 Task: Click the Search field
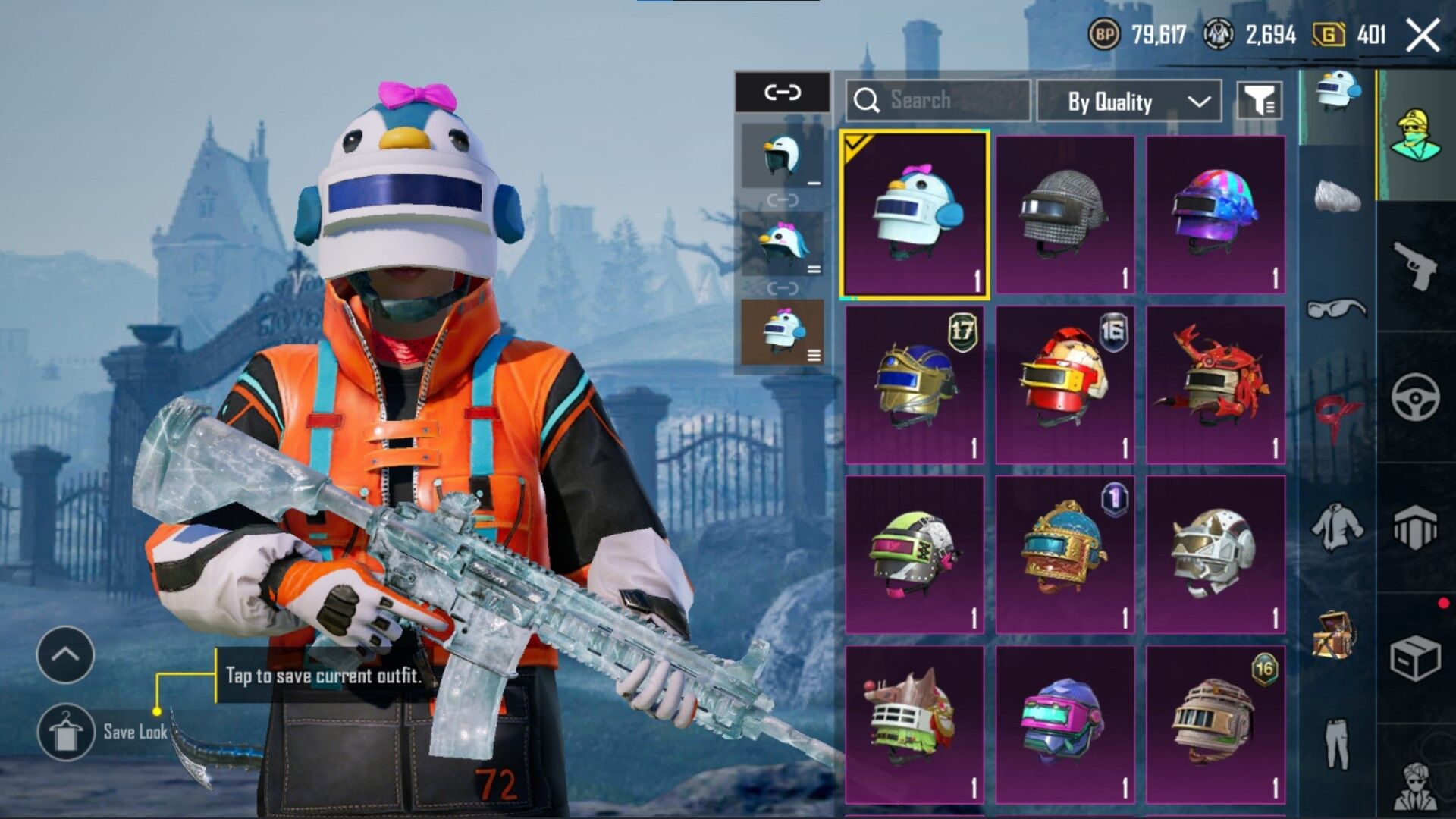point(937,100)
